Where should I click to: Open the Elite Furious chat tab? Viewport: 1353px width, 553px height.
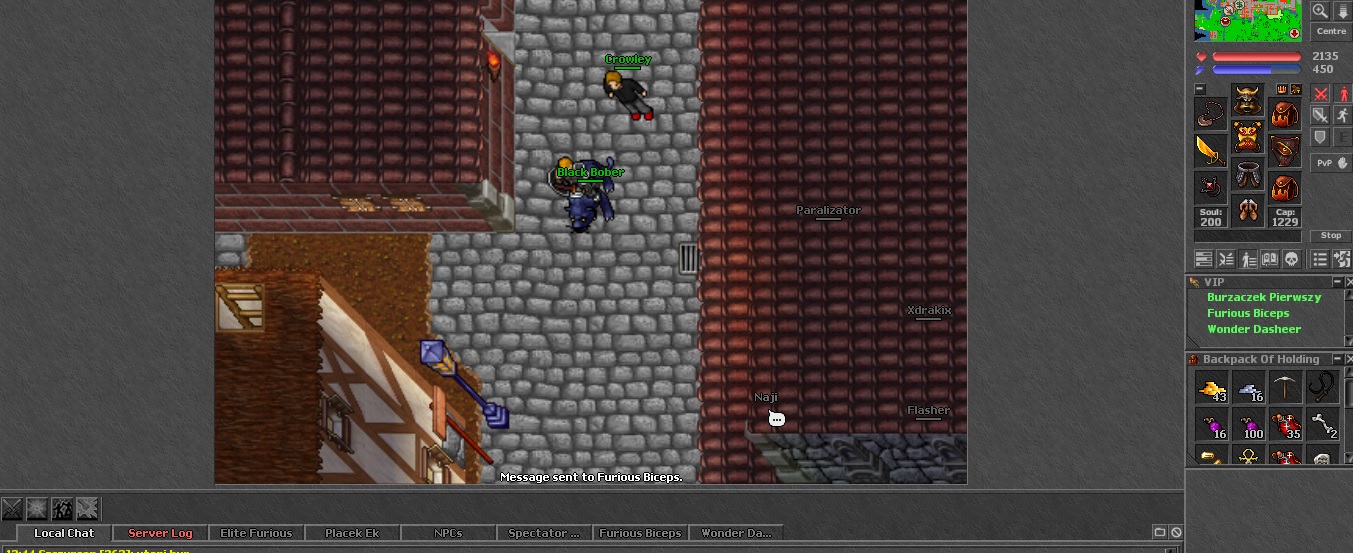[x=256, y=533]
